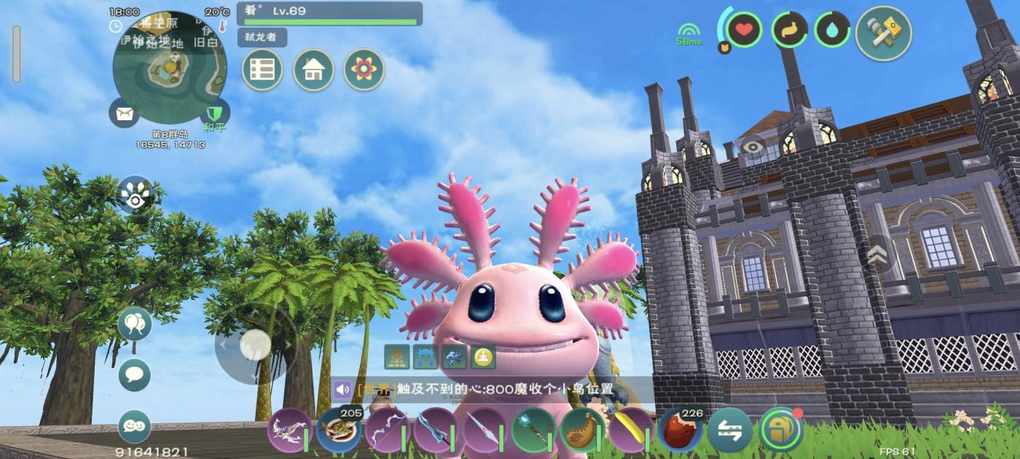Open the emoji faces button

pyautogui.click(x=134, y=426)
